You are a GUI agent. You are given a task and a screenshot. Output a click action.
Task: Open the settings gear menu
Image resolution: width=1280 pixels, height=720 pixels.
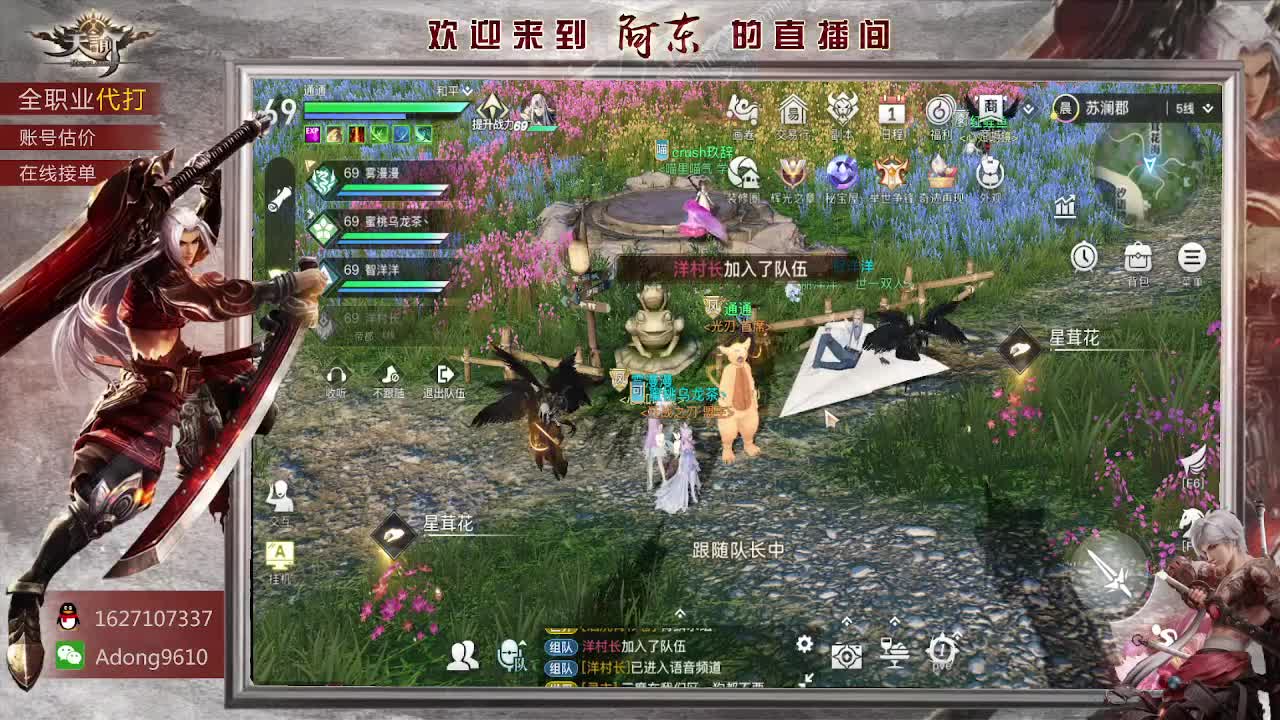coord(808,646)
